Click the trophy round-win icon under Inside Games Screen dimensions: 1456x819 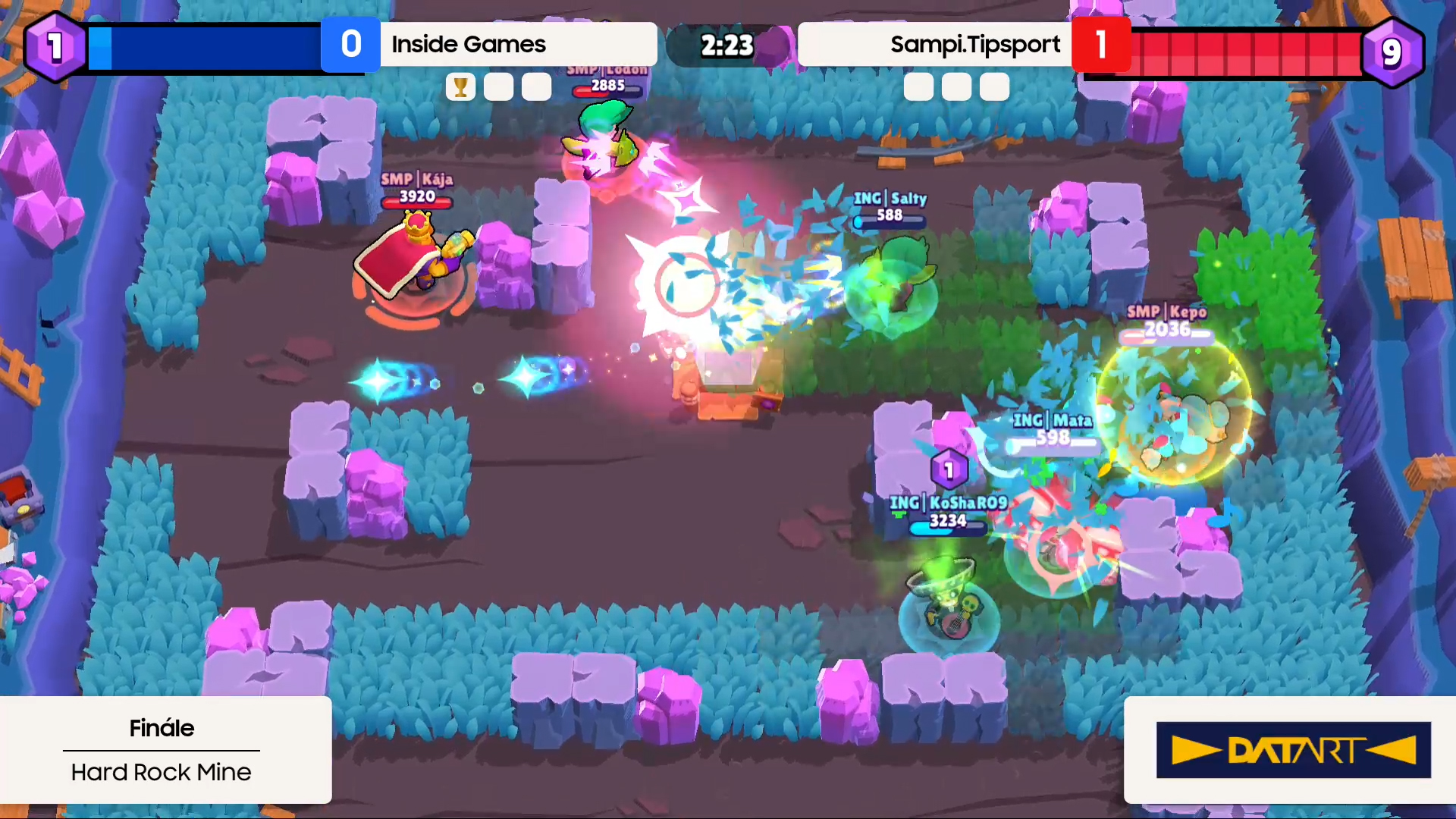click(x=460, y=86)
